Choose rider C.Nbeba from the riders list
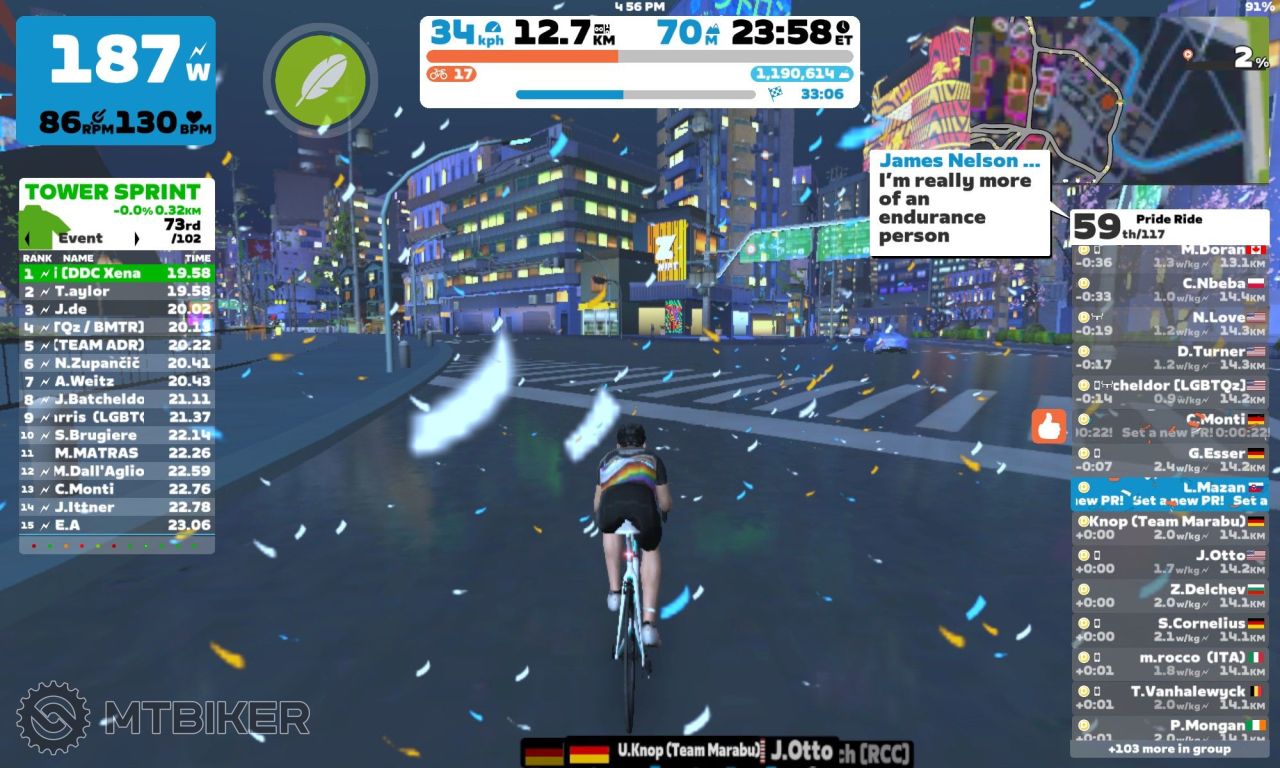 pyautogui.click(x=1170, y=290)
